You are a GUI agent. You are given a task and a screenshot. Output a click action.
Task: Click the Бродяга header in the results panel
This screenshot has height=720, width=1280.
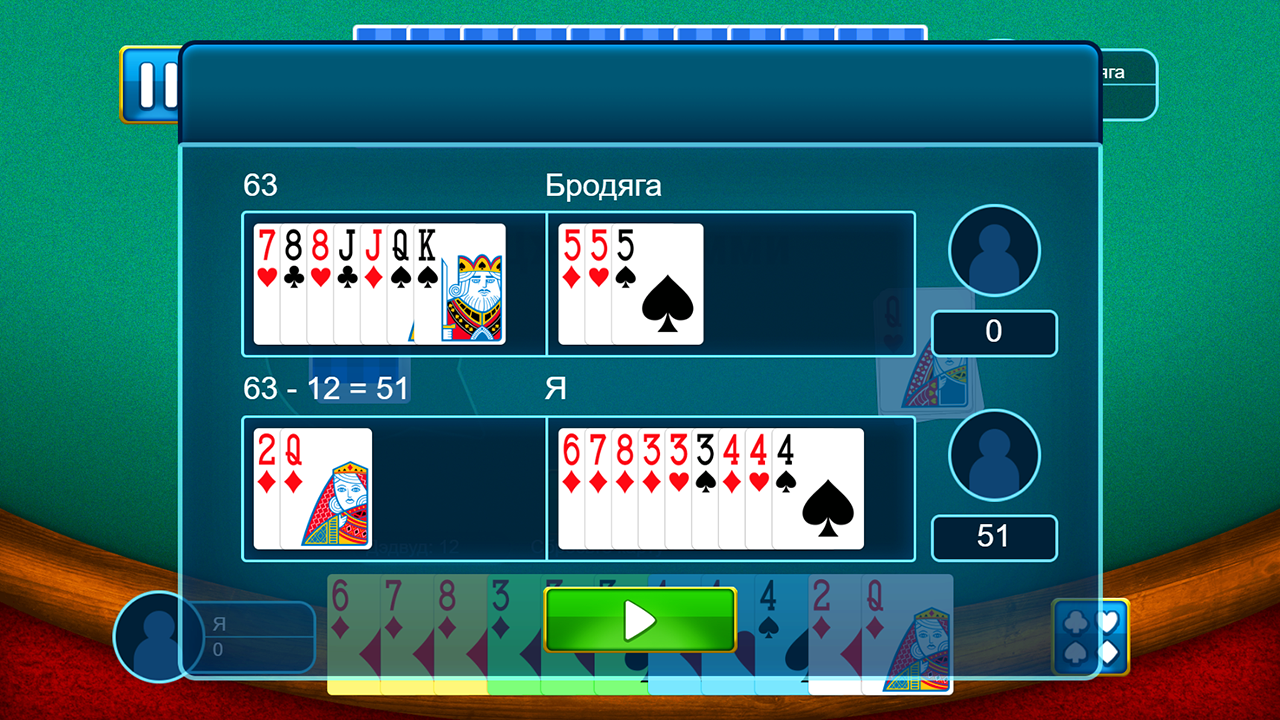click(602, 185)
